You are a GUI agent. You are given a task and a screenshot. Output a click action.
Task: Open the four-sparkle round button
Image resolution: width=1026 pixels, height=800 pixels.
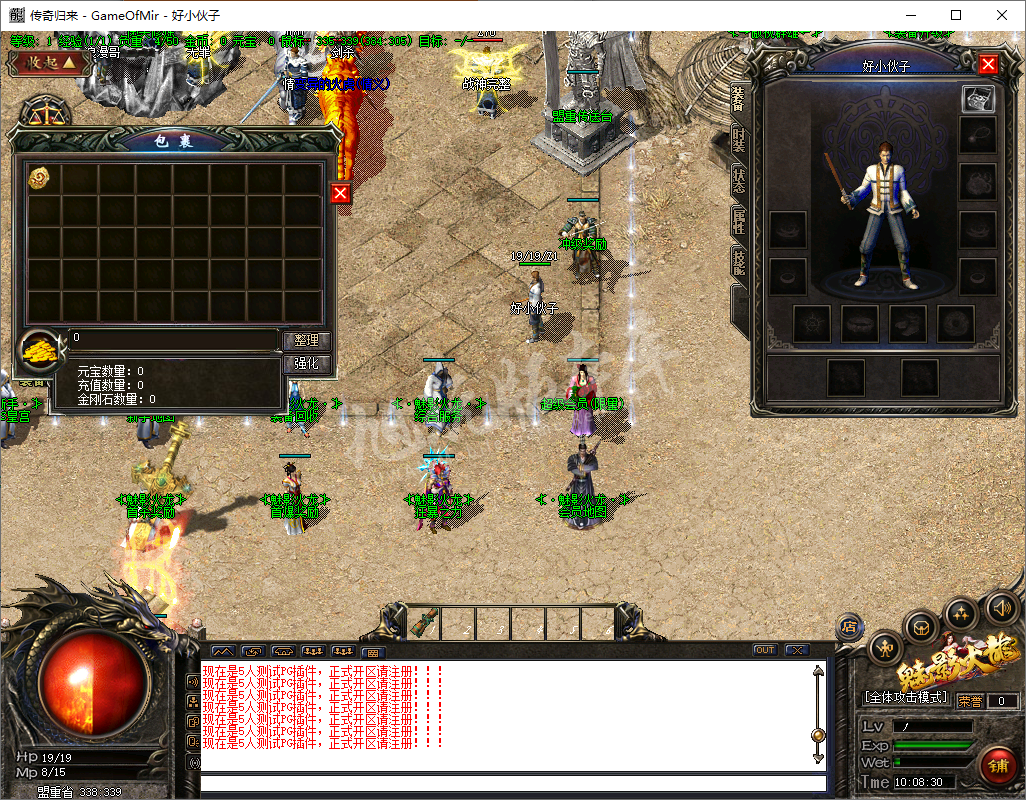point(961,613)
